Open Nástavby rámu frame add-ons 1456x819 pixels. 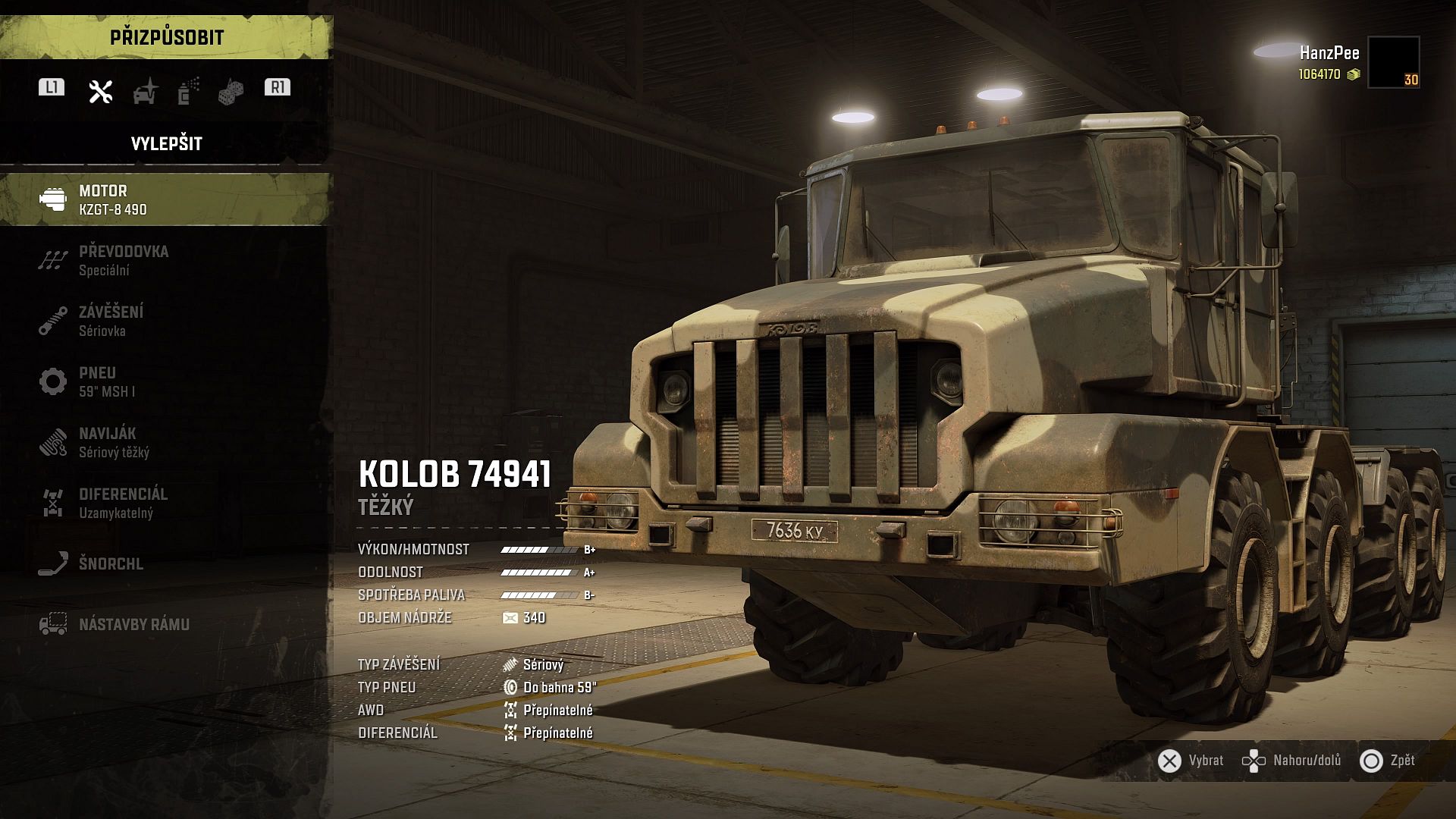[x=165, y=624]
